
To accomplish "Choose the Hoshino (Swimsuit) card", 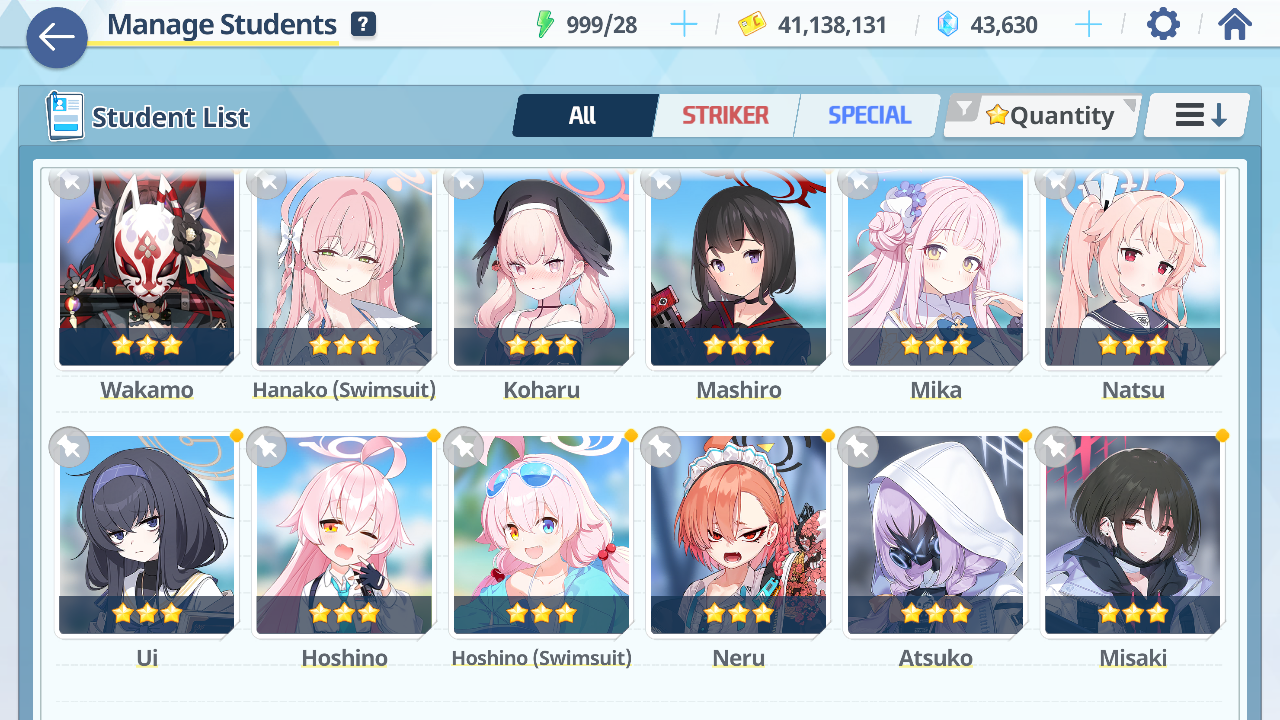I will pos(541,535).
